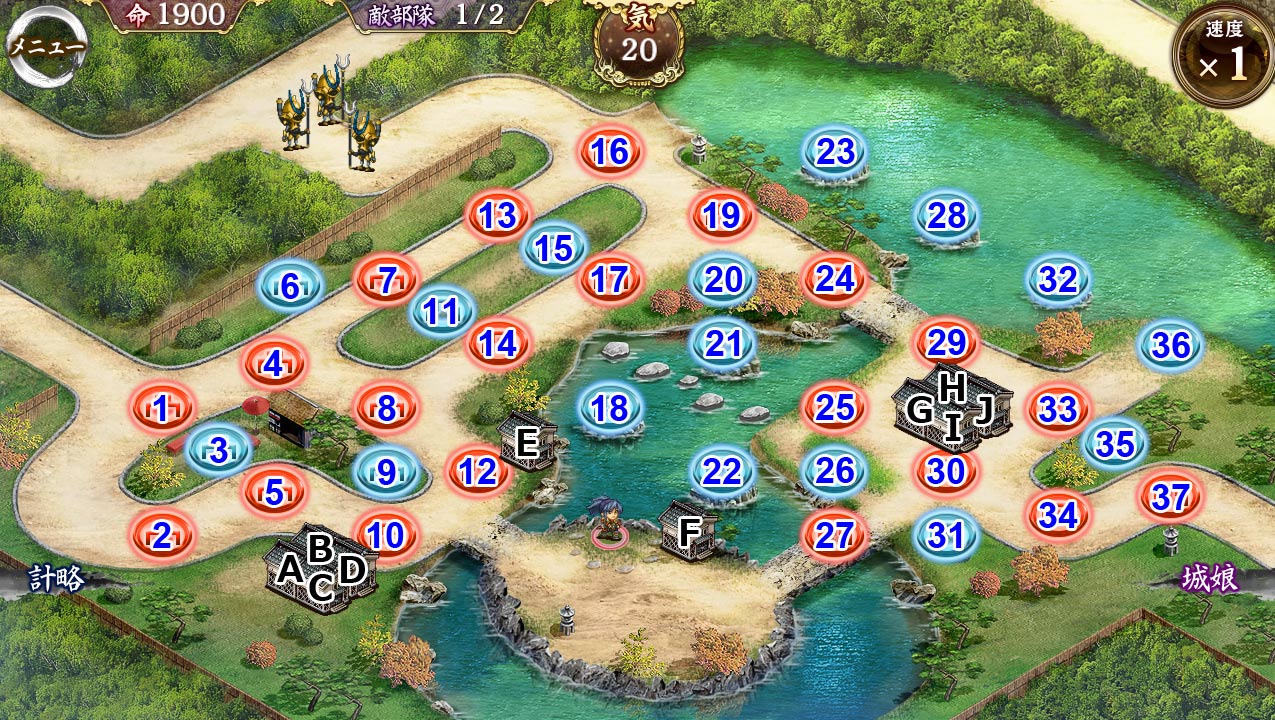
Task: Pick red placement tile number 37
Action: (1169, 497)
